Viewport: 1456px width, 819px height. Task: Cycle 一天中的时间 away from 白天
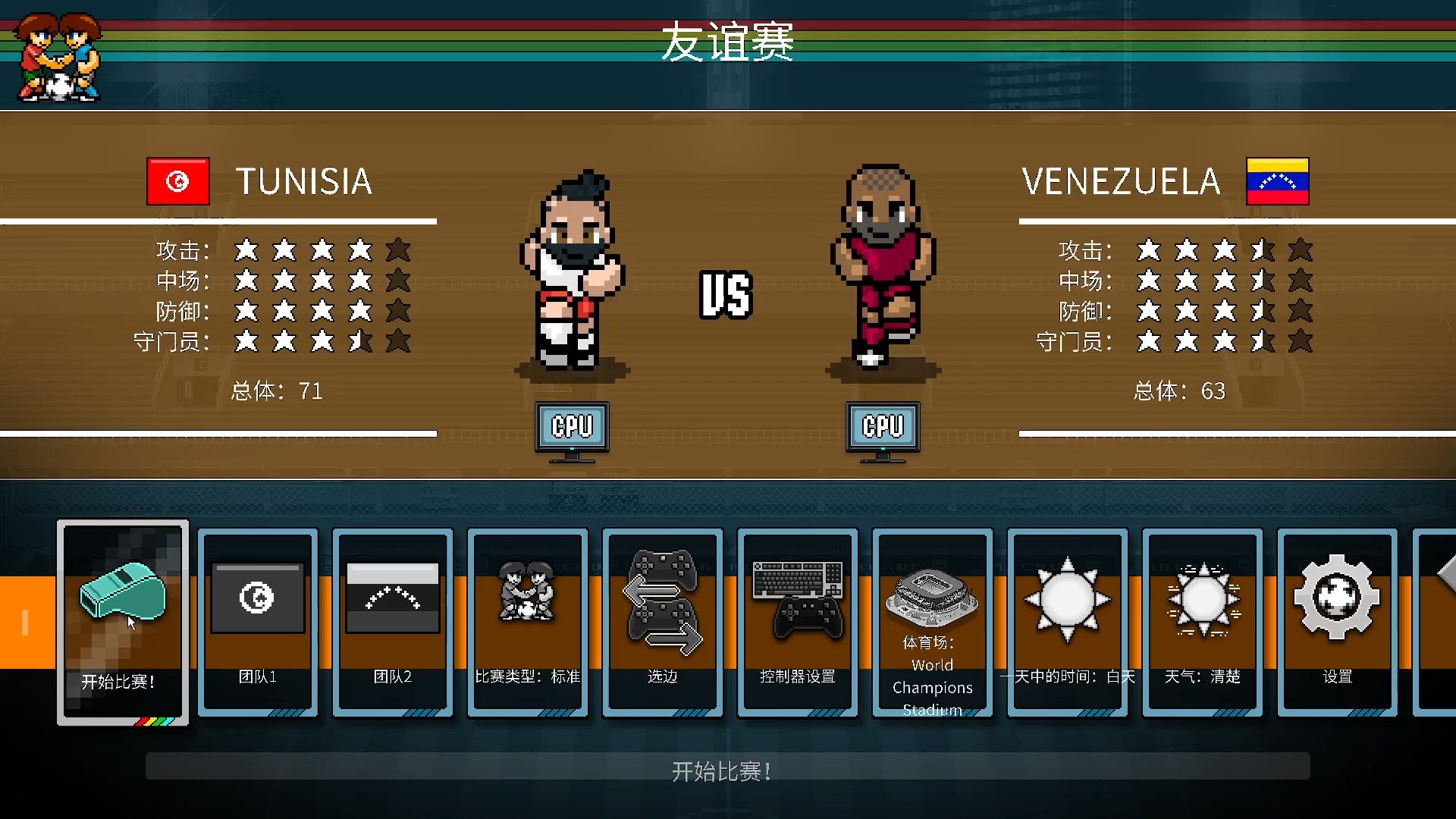(x=1067, y=622)
